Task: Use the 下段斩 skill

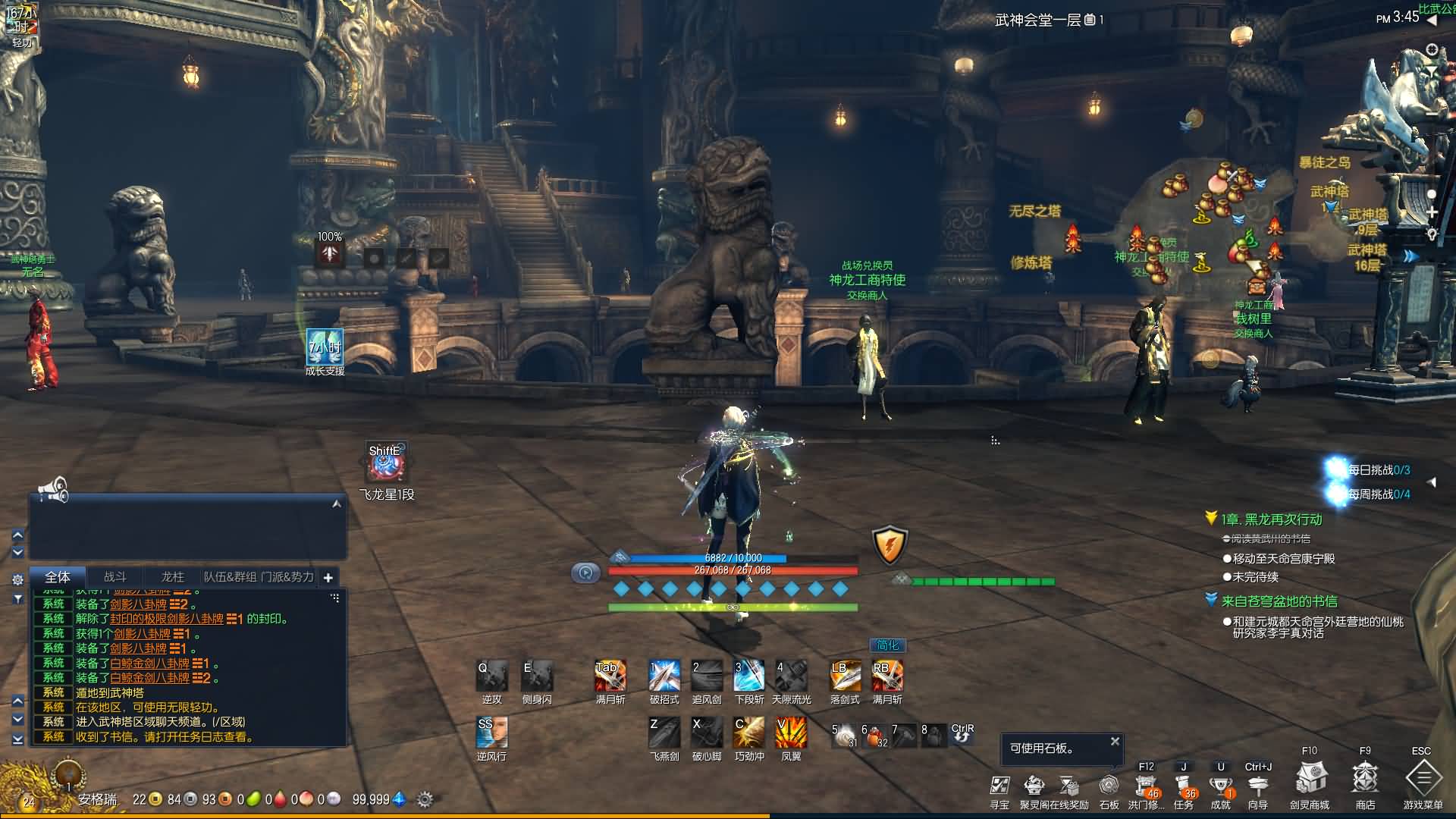Action: pos(748,676)
